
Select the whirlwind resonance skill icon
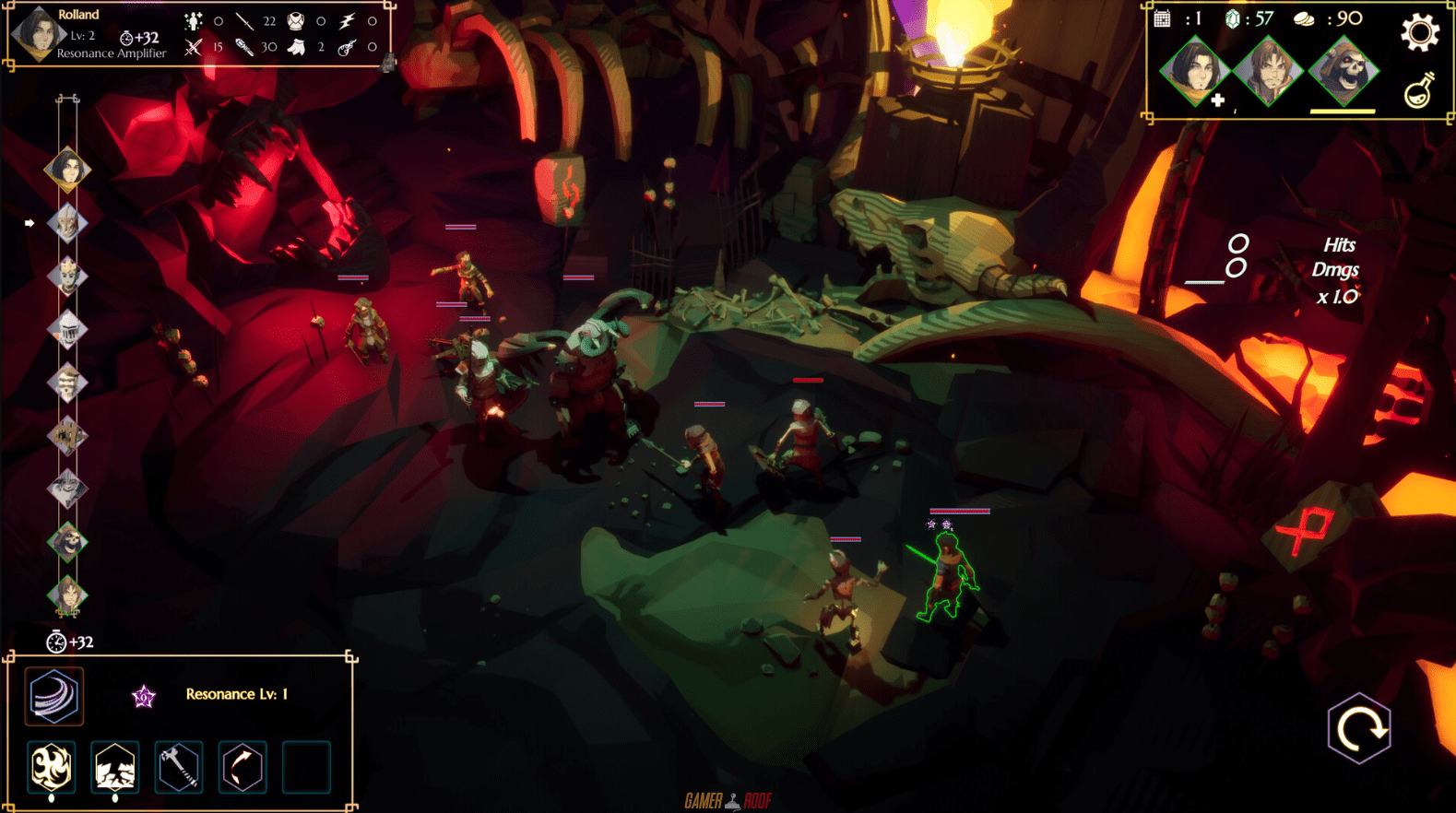click(x=53, y=696)
